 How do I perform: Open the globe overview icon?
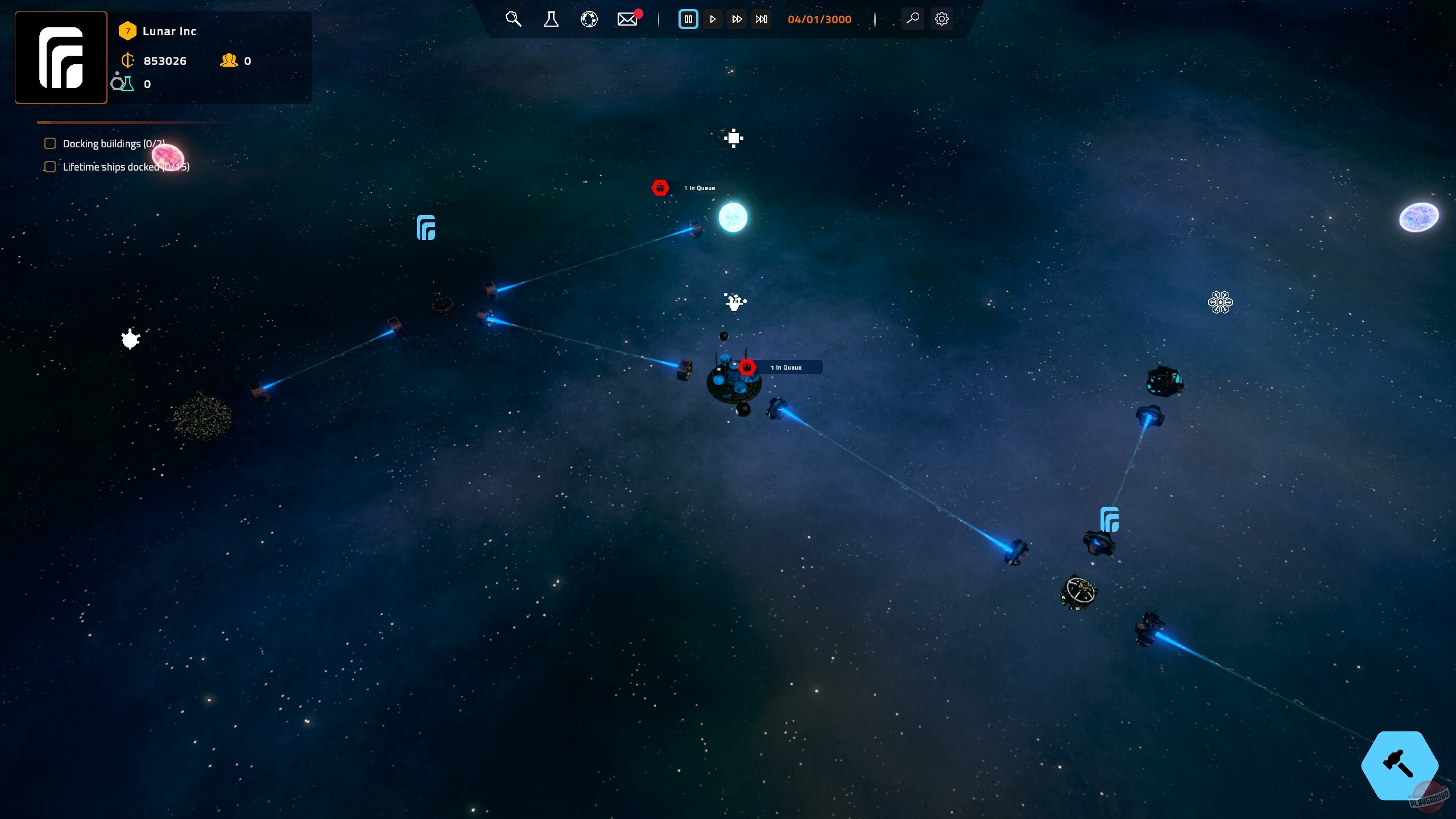point(589,19)
